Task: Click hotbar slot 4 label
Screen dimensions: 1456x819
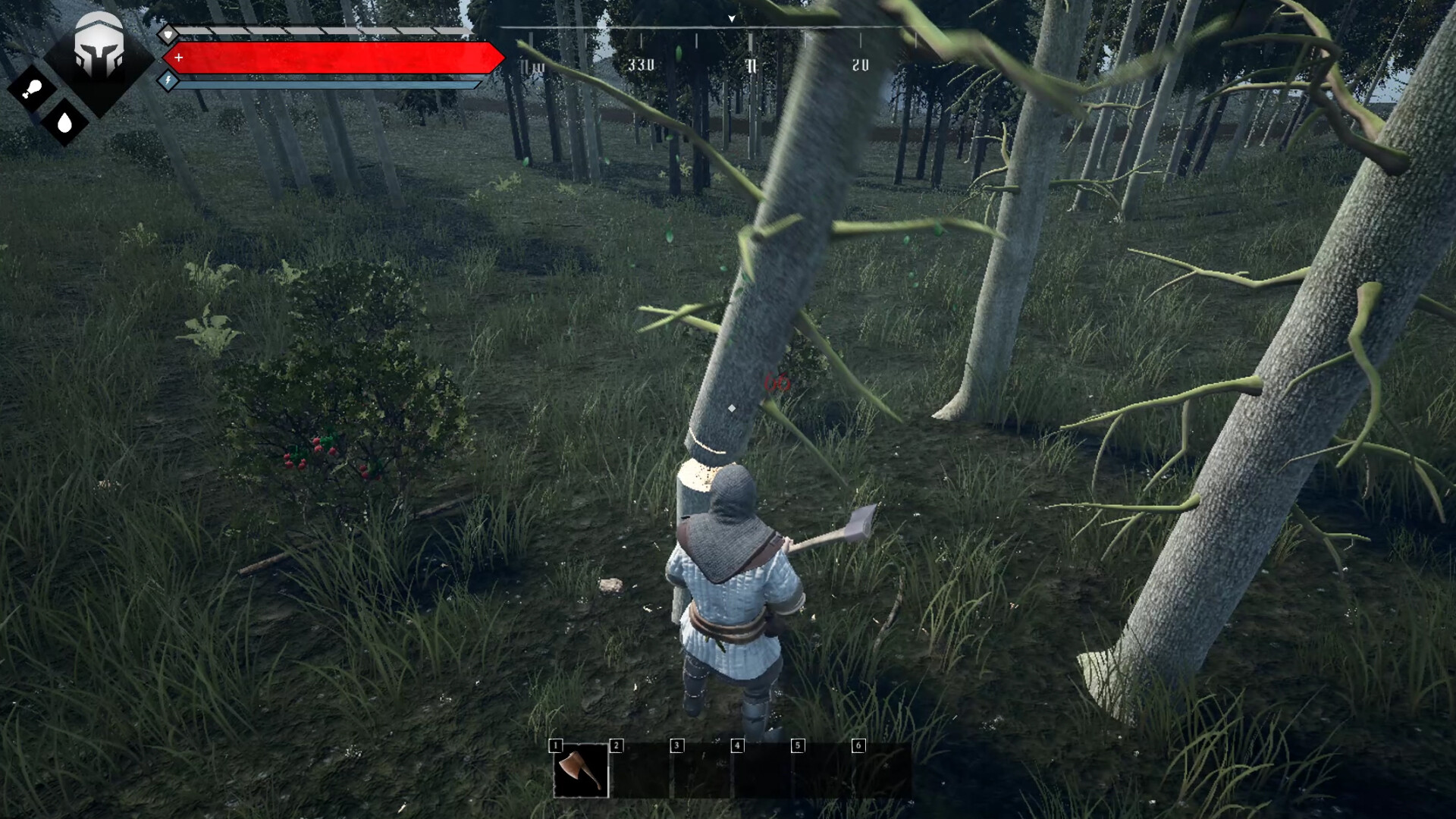Action: (736, 745)
